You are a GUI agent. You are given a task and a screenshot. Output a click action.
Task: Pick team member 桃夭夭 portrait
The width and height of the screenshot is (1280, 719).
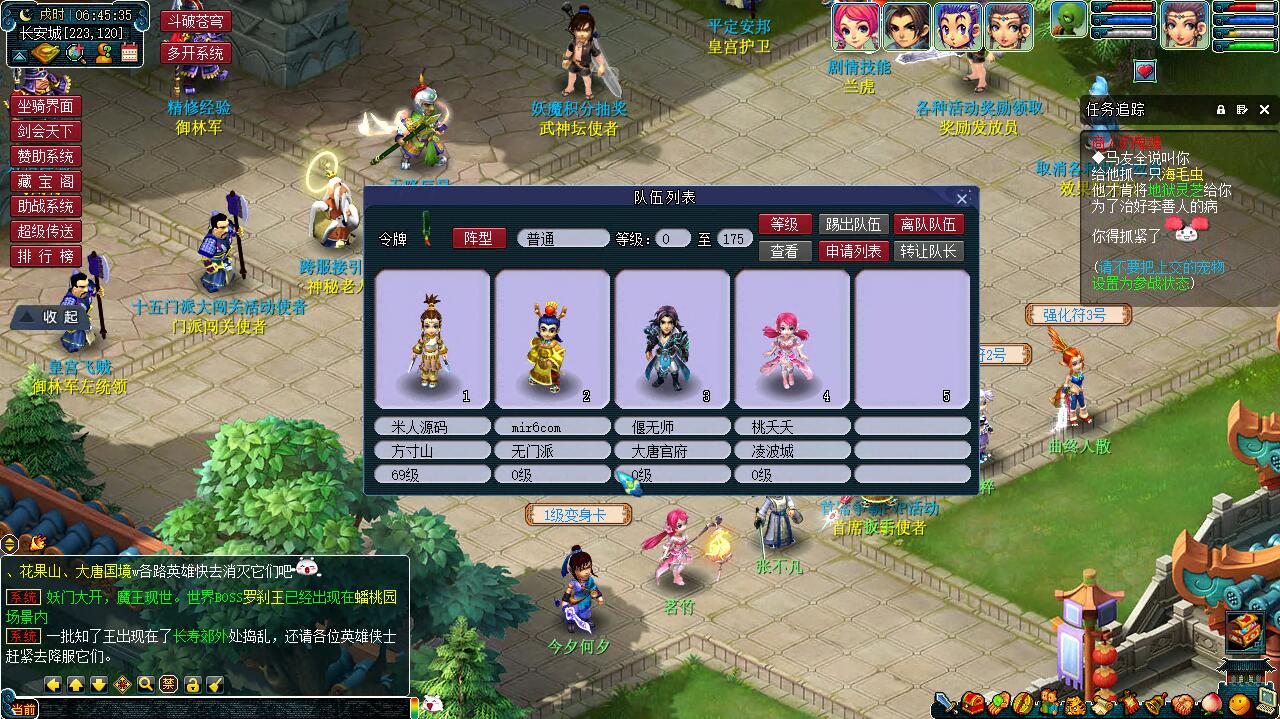tap(792, 339)
